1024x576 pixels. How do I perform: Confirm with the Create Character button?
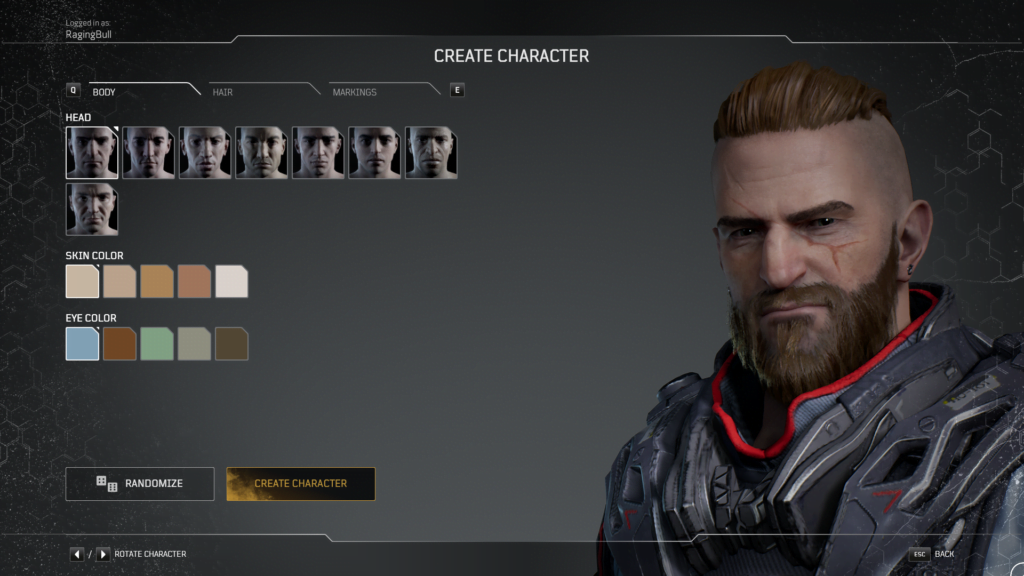[301, 484]
